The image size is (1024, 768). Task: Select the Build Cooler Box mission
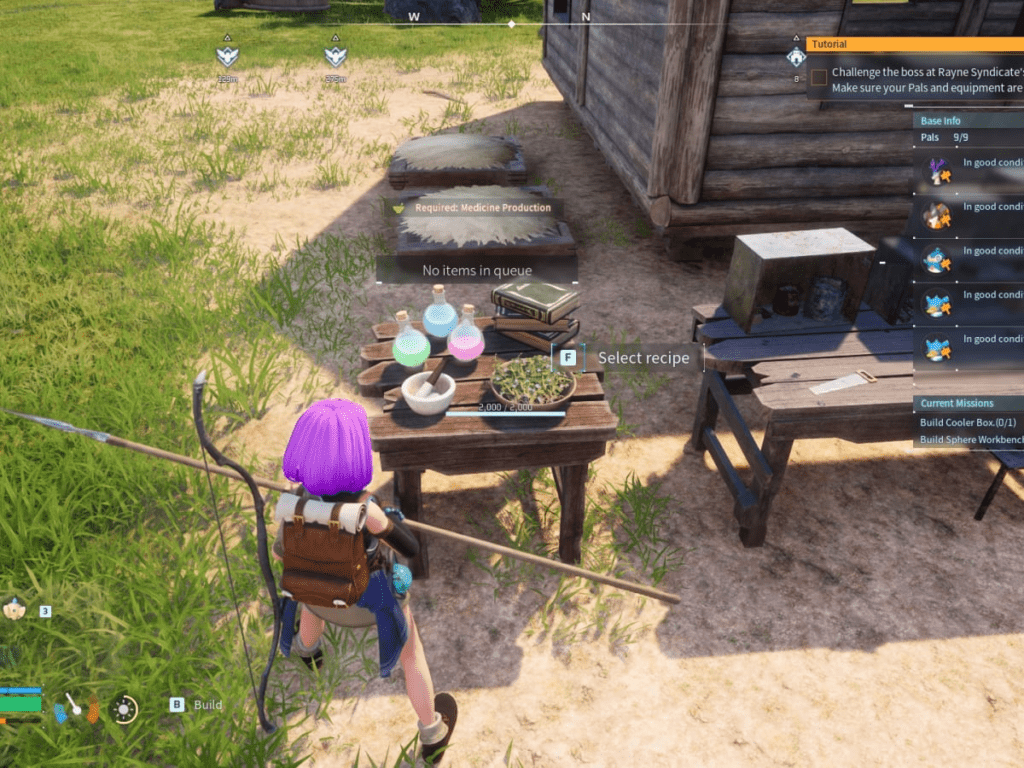pyautogui.click(x=968, y=422)
